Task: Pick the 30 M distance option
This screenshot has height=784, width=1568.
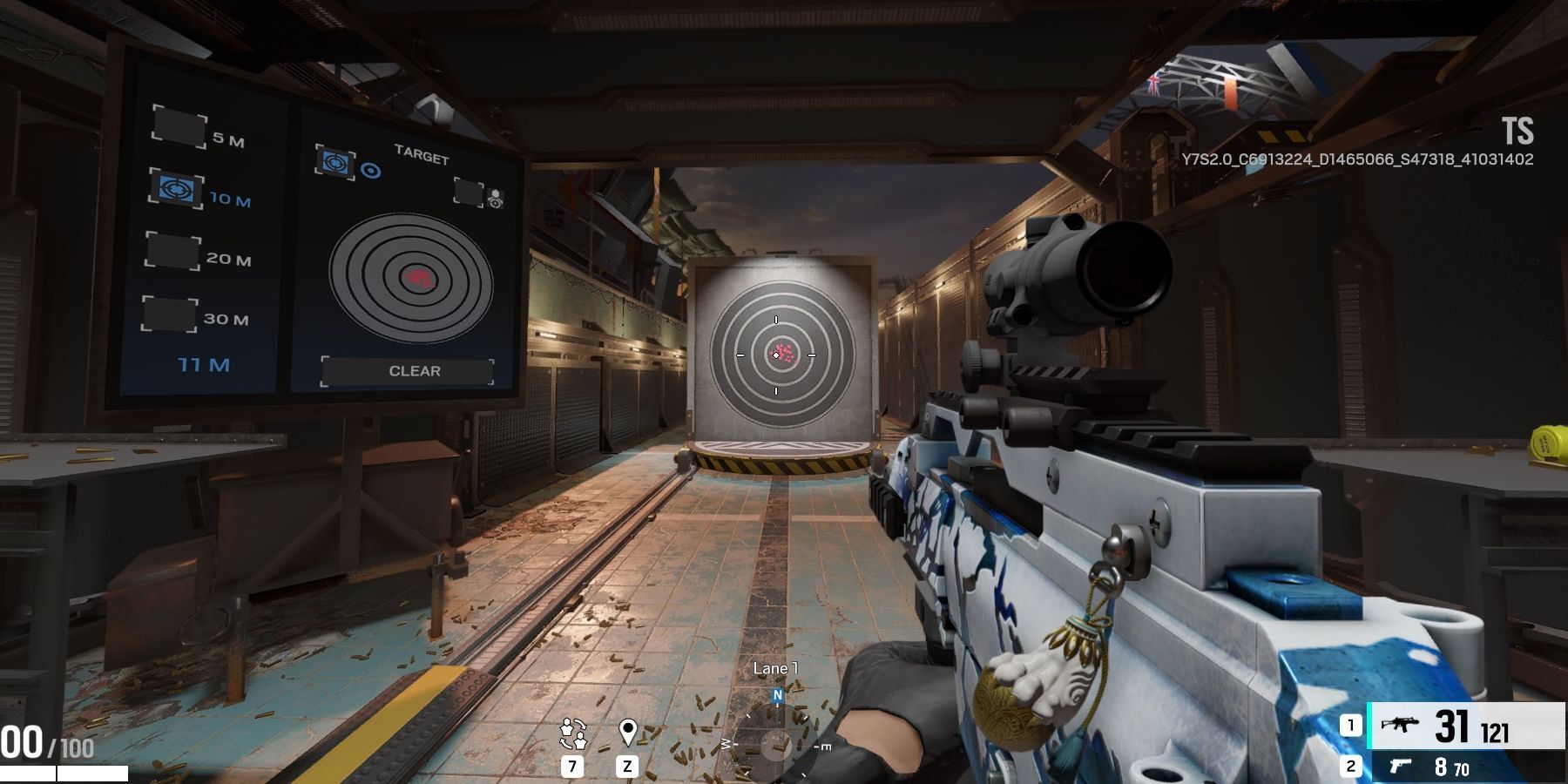Action: pyautogui.click(x=170, y=314)
